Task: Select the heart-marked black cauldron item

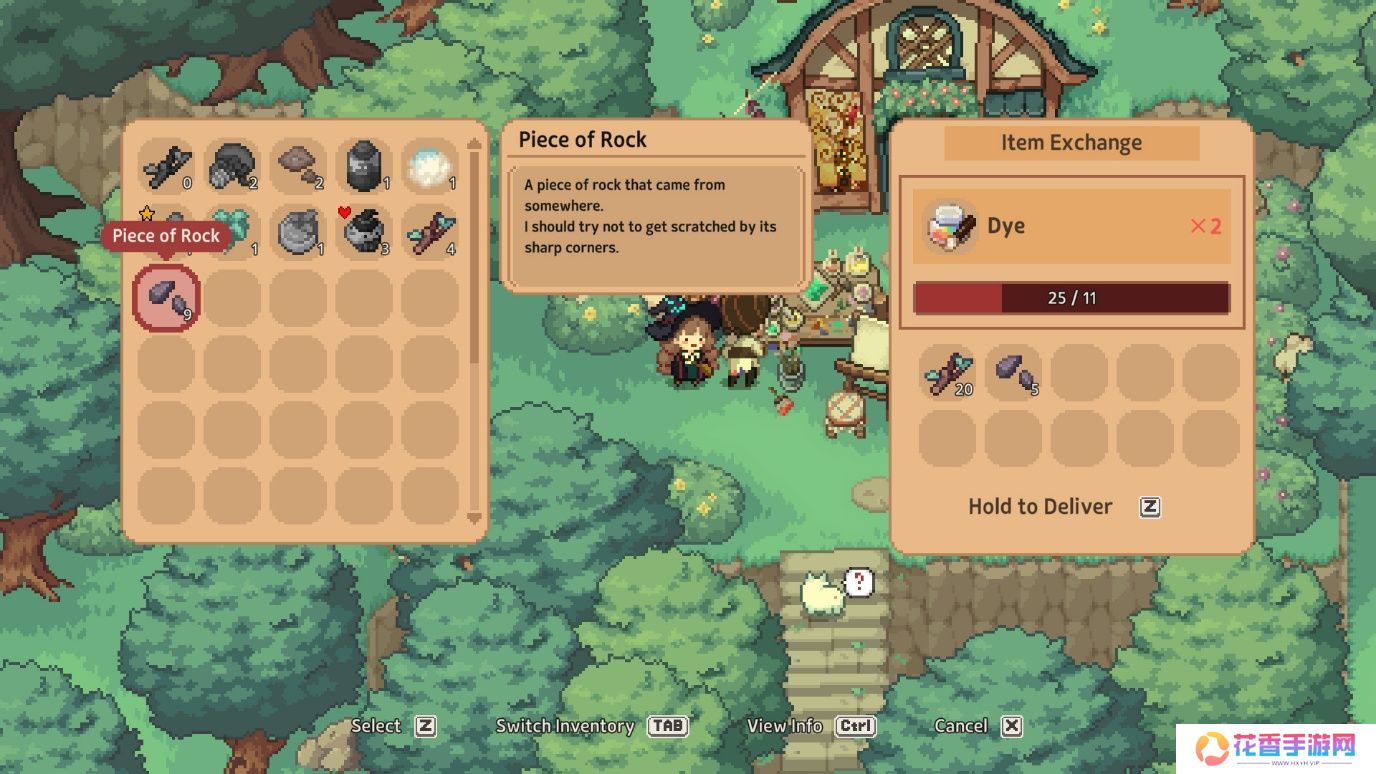Action: (x=364, y=232)
